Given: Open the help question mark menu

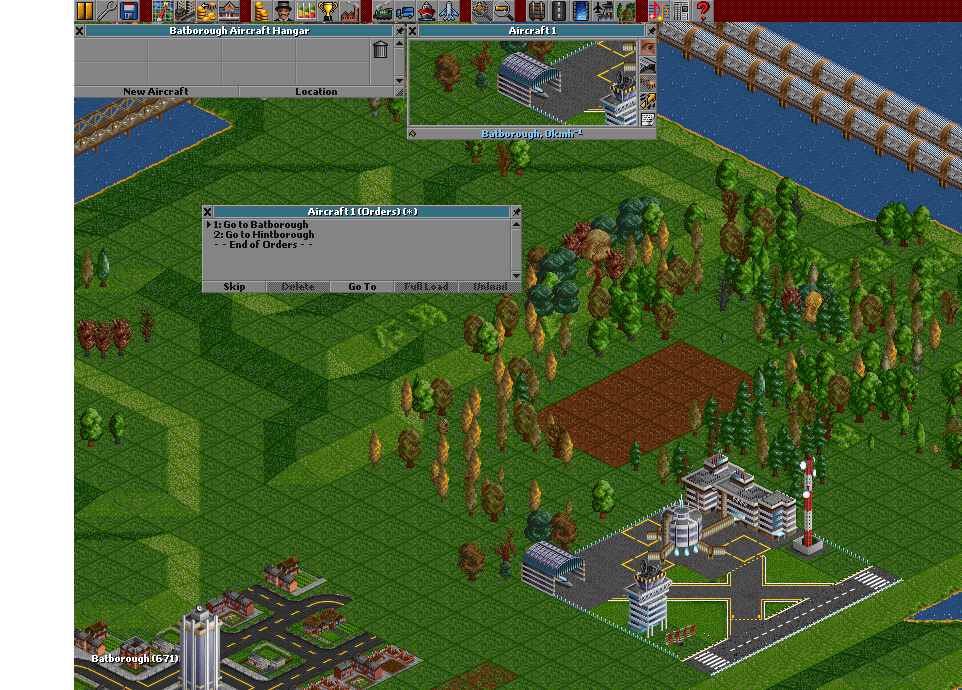Looking at the screenshot, I should click(x=703, y=11).
